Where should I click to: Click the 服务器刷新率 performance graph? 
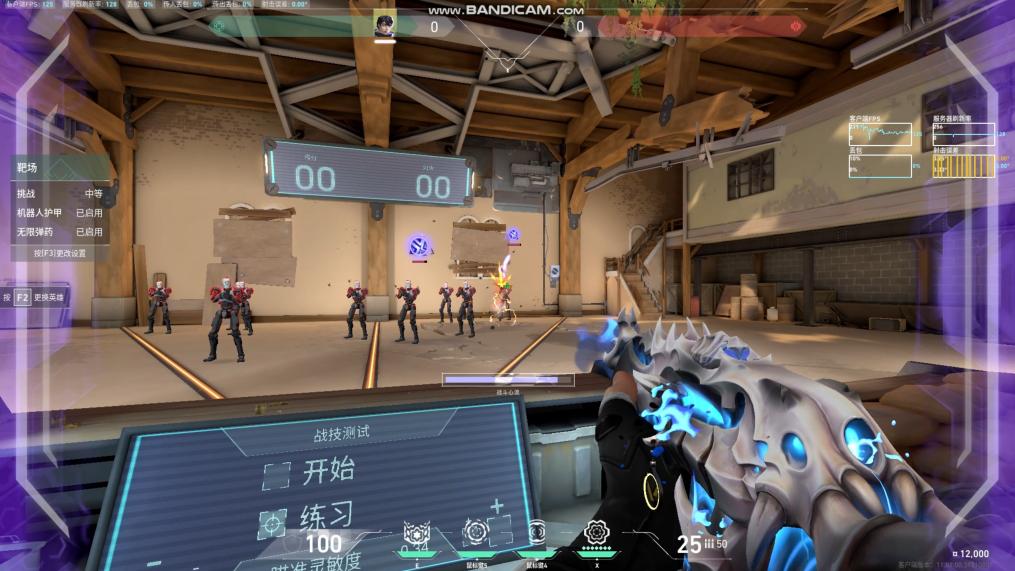[x=964, y=134]
